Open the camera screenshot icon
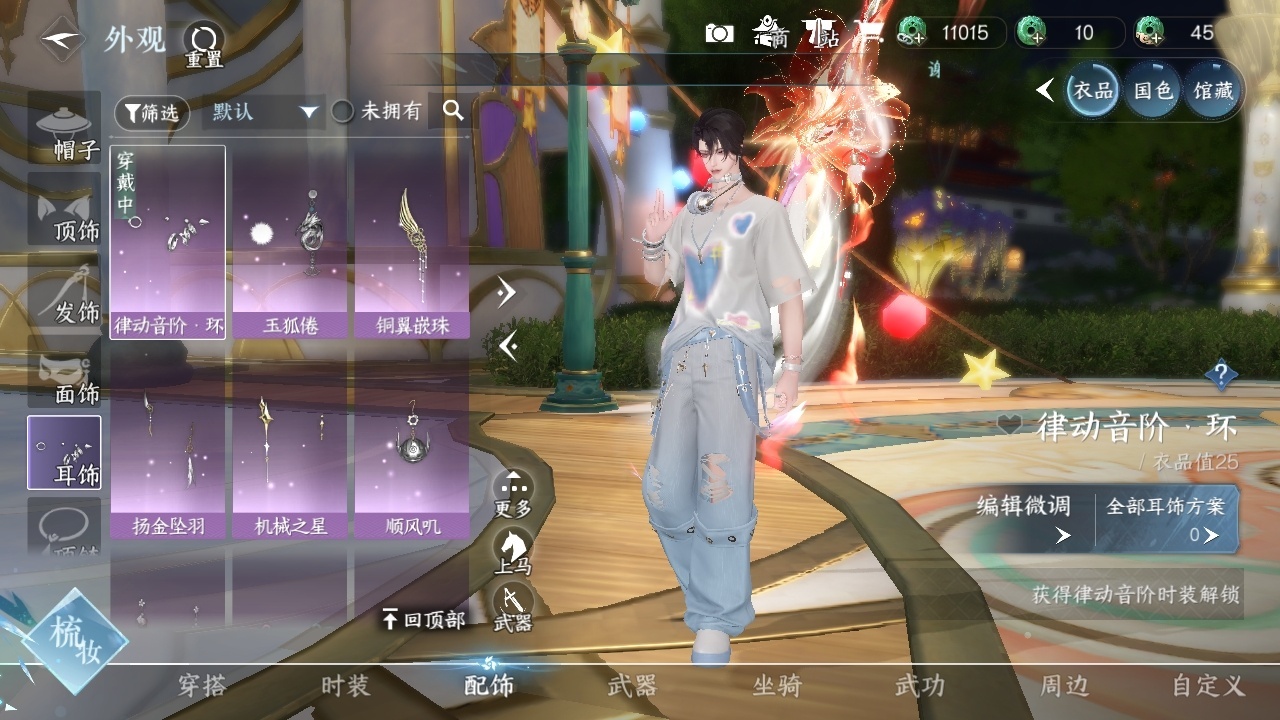 click(x=719, y=33)
